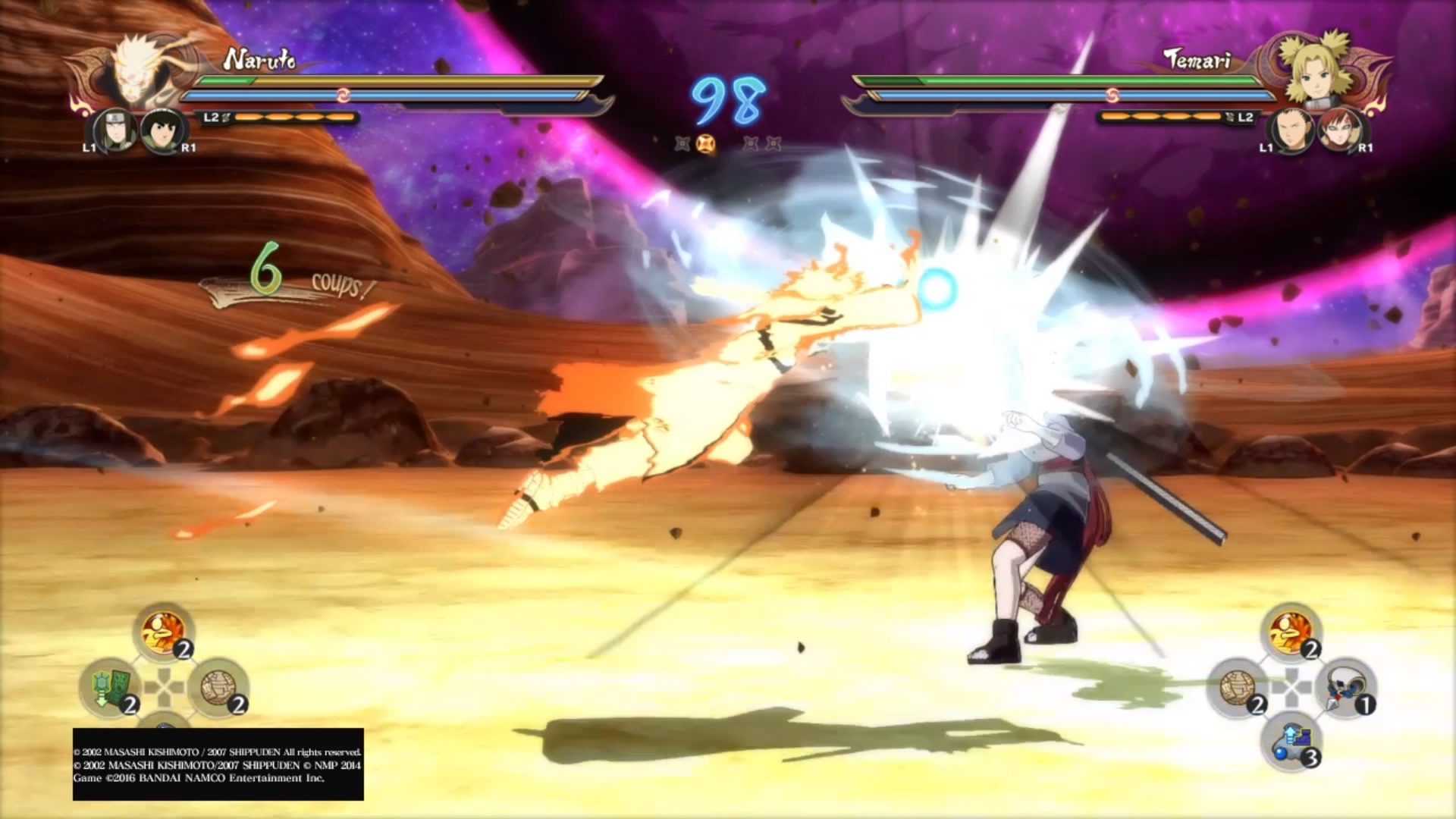The width and height of the screenshot is (1456, 819).
Task: Use Temari's kunai with bell item
Action: tap(1345, 688)
